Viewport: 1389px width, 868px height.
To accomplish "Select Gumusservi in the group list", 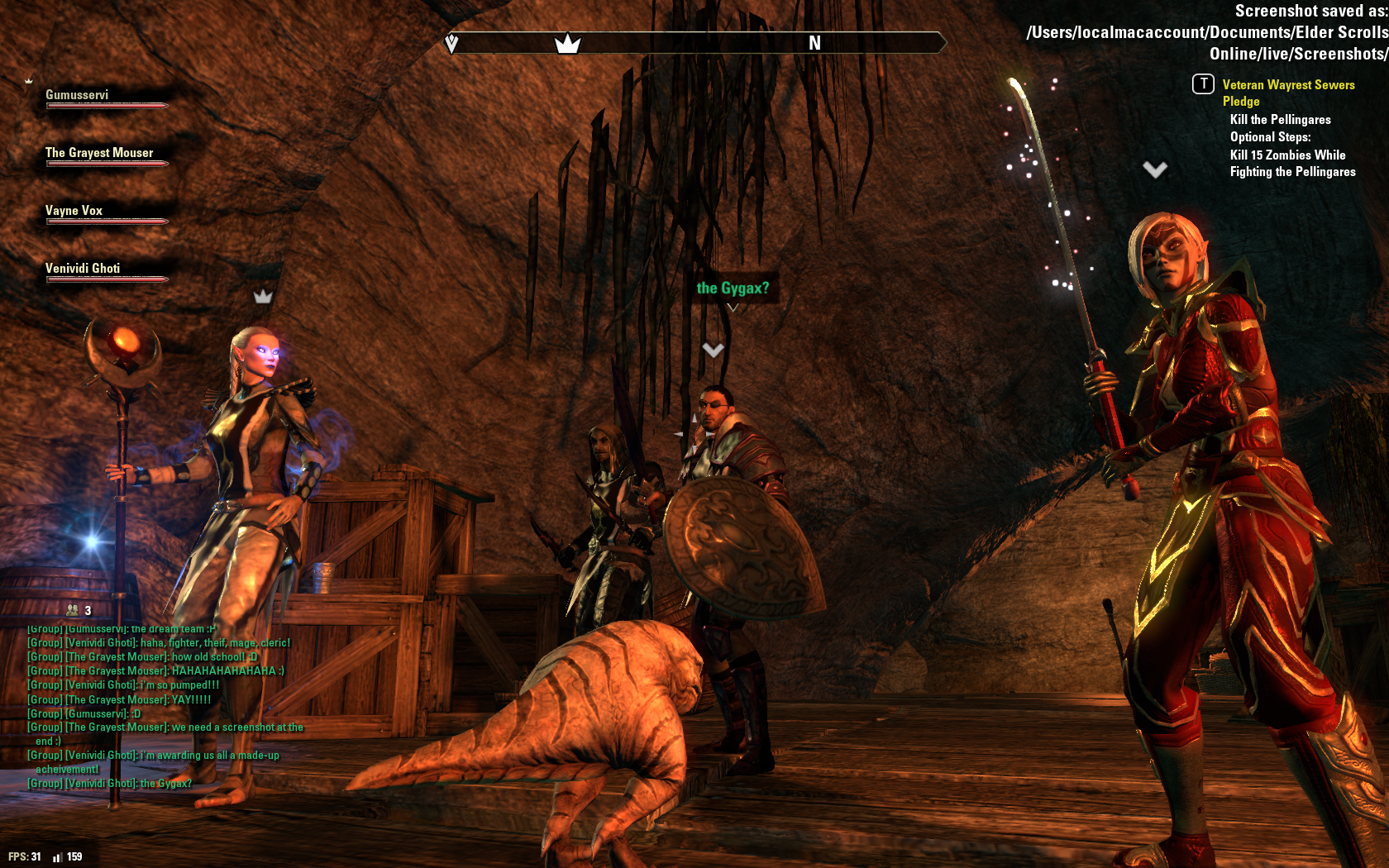I will (78, 96).
